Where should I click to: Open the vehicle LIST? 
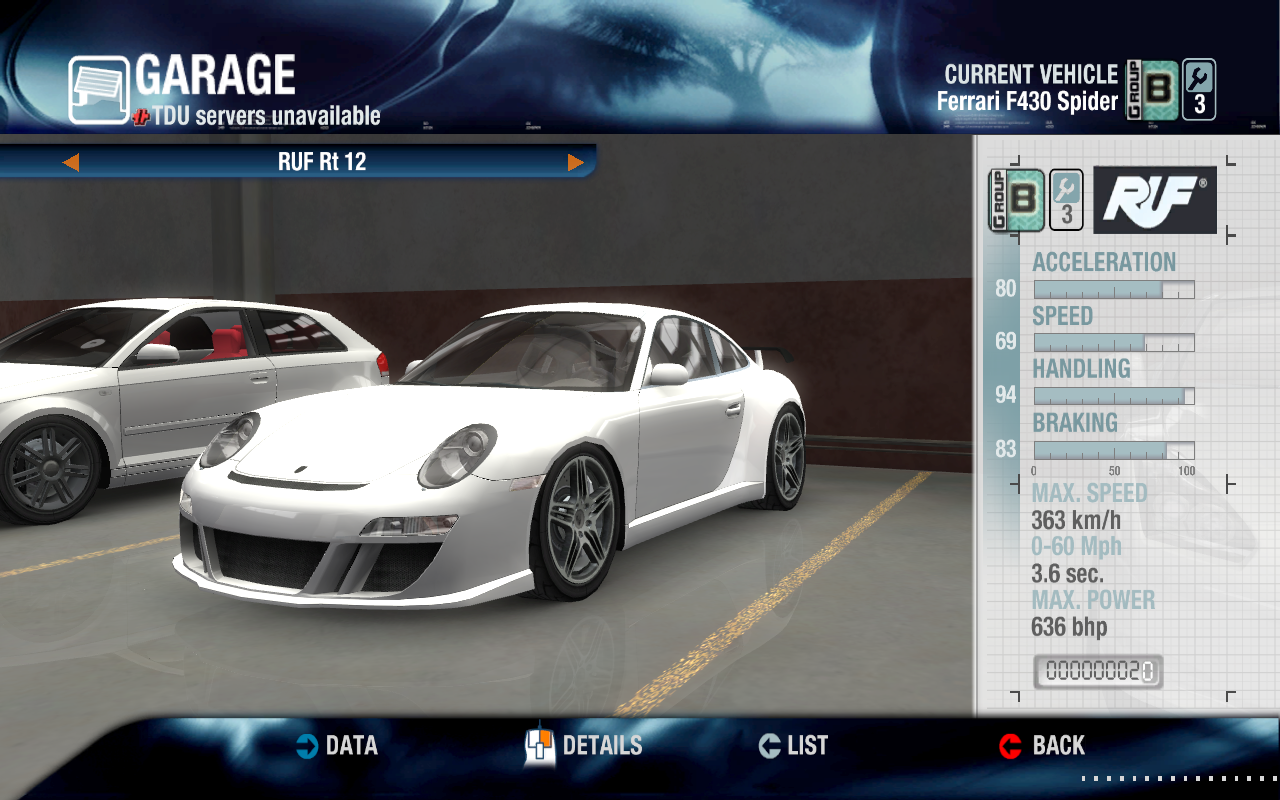pos(793,746)
